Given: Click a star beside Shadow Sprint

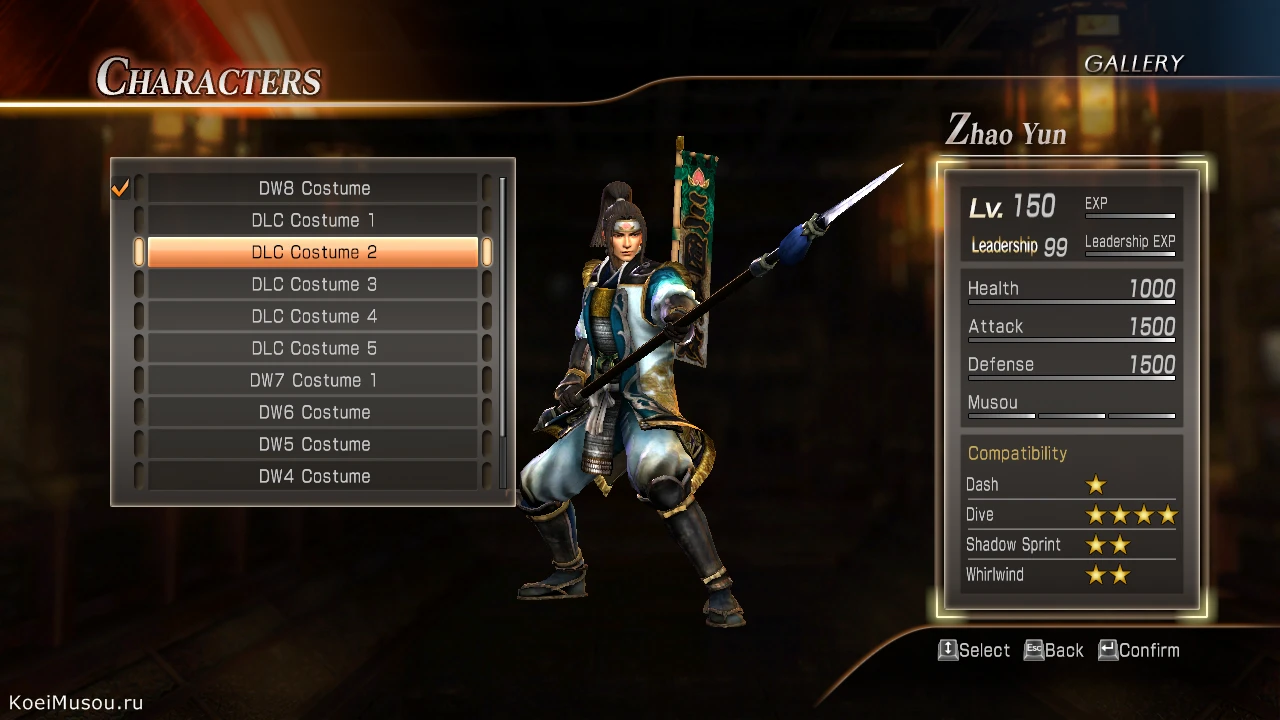Looking at the screenshot, I should pyautogui.click(x=1096, y=544).
